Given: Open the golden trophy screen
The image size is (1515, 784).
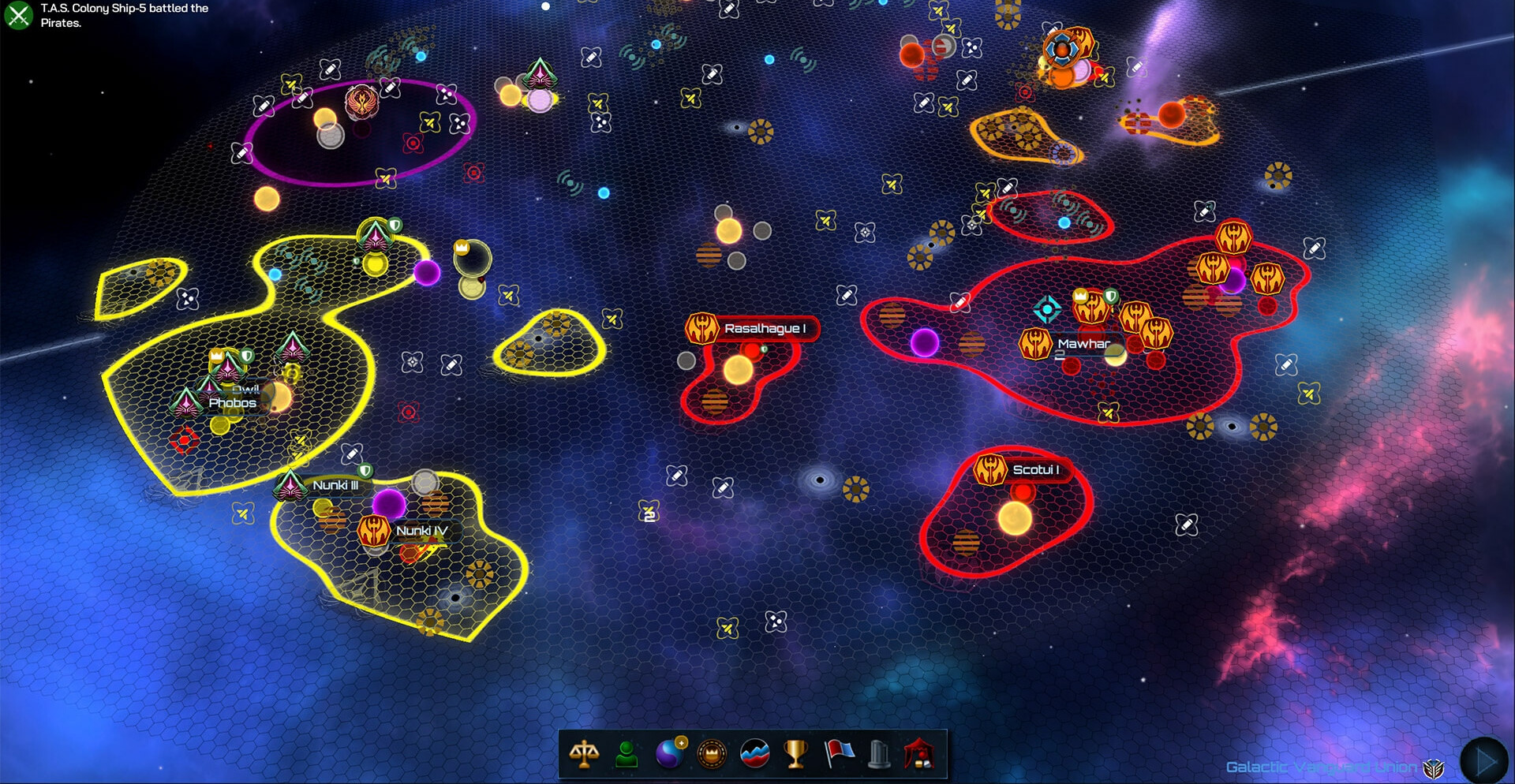Looking at the screenshot, I should (x=795, y=754).
